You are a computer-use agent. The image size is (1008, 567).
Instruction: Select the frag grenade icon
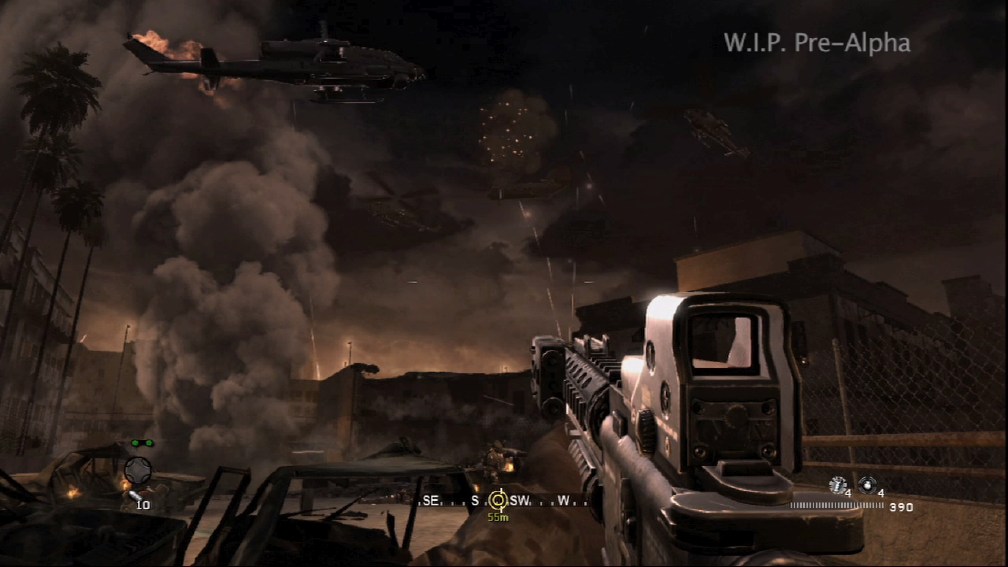click(x=866, y=484)
